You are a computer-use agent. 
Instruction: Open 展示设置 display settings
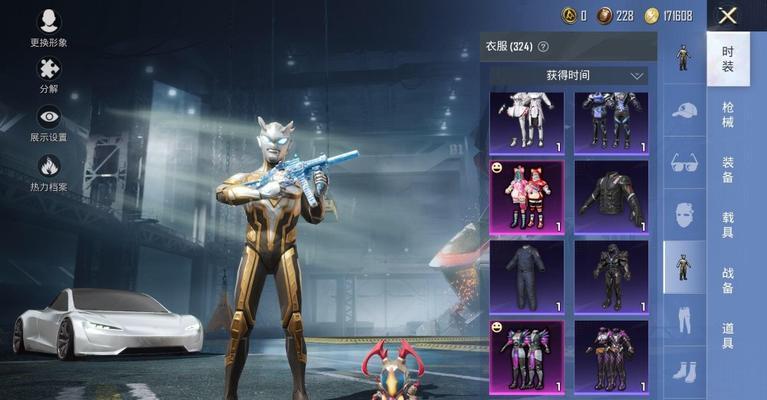click(48, 122)
